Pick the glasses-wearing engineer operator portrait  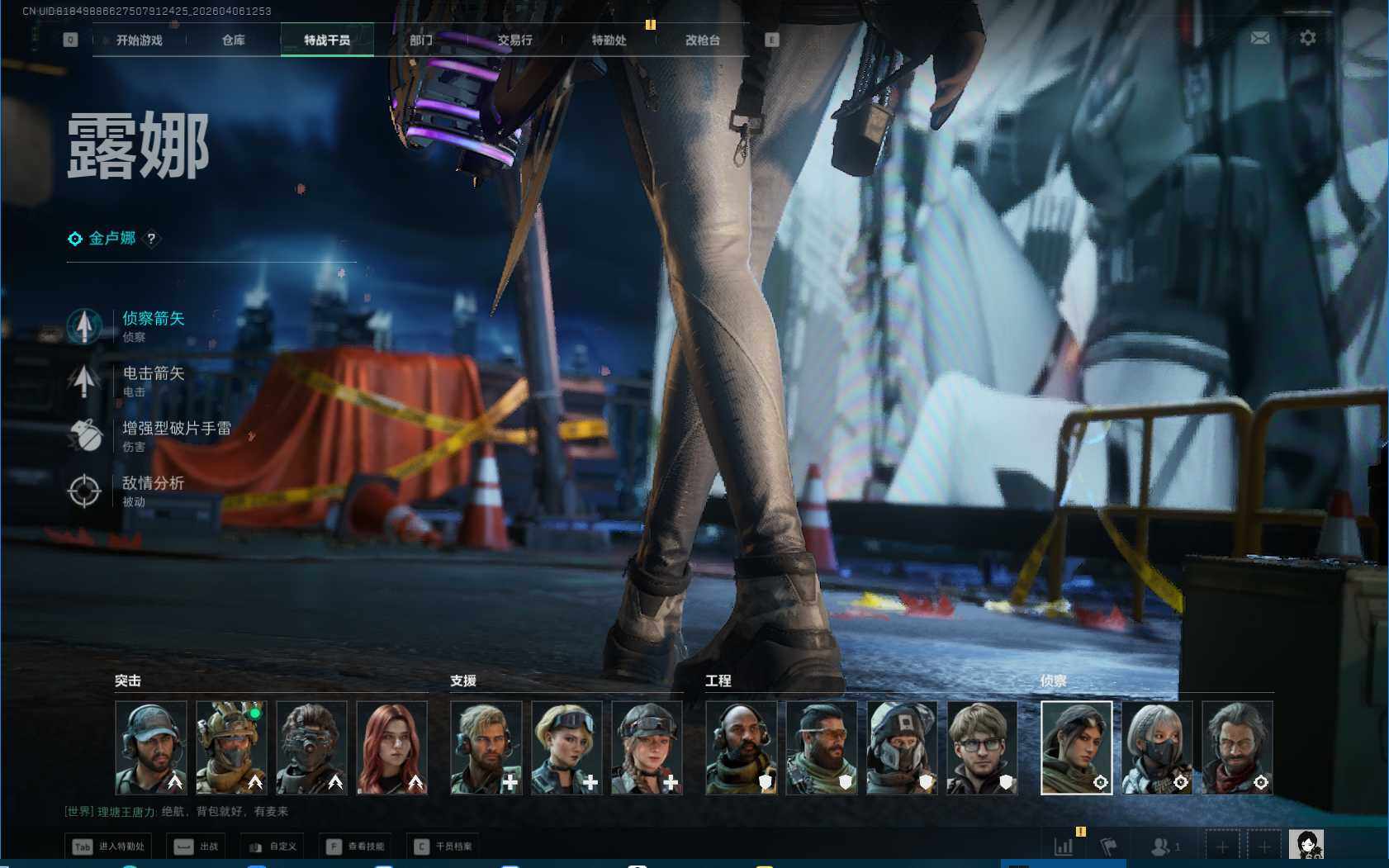tap(982, 747)
